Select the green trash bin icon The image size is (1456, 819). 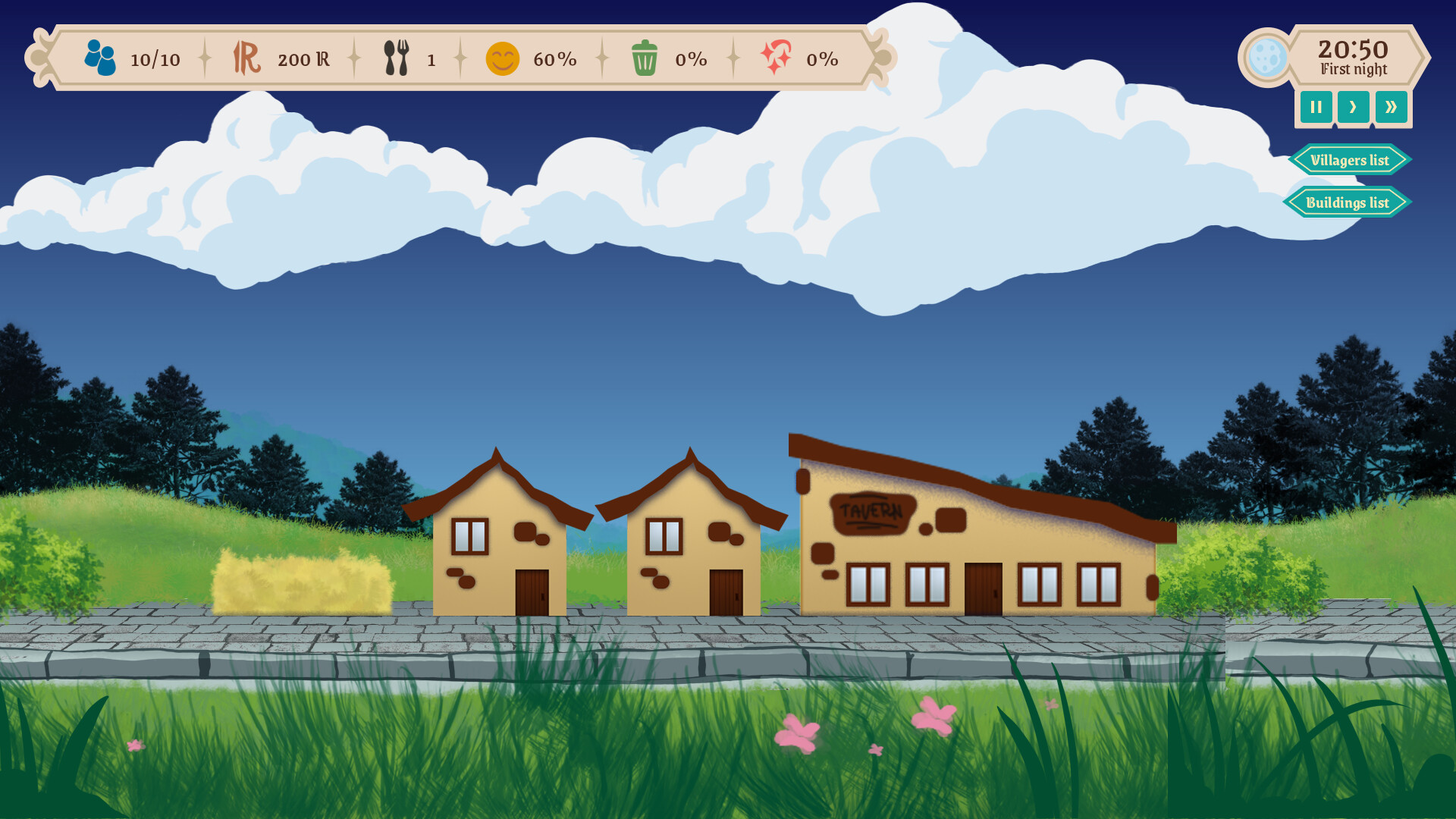645,58
